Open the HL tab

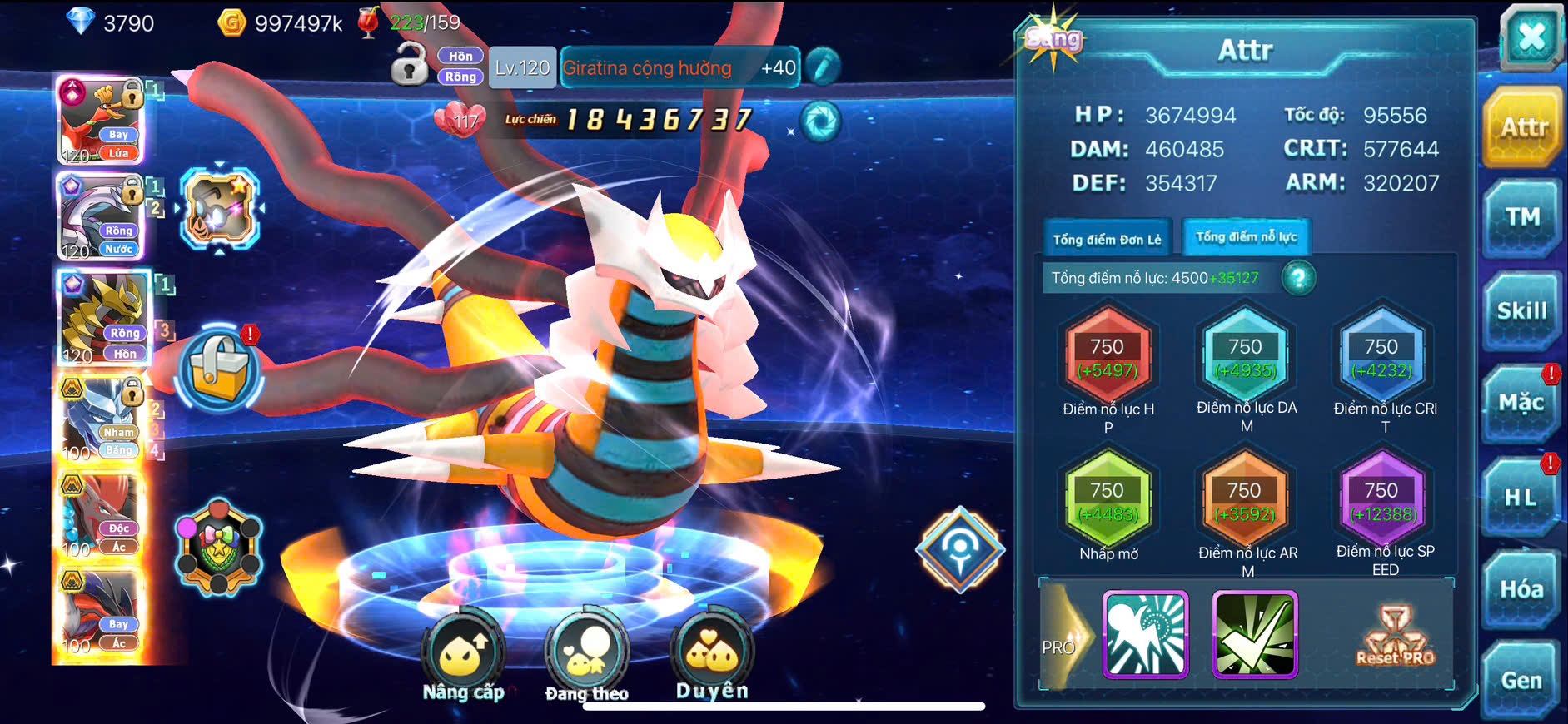coord(1520,498)
